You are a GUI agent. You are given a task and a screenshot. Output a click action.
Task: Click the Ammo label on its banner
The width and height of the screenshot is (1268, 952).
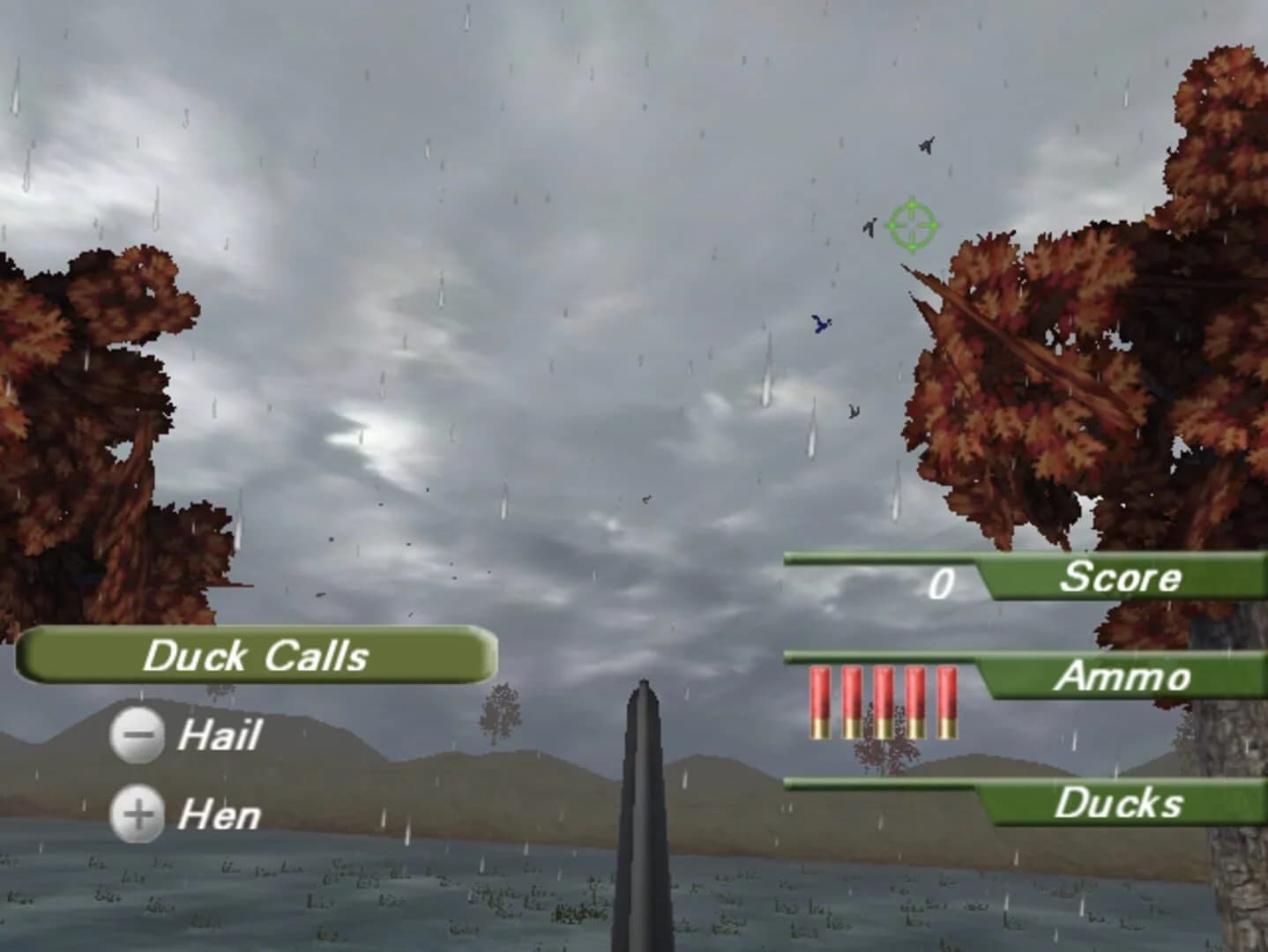pos(1123,678)
